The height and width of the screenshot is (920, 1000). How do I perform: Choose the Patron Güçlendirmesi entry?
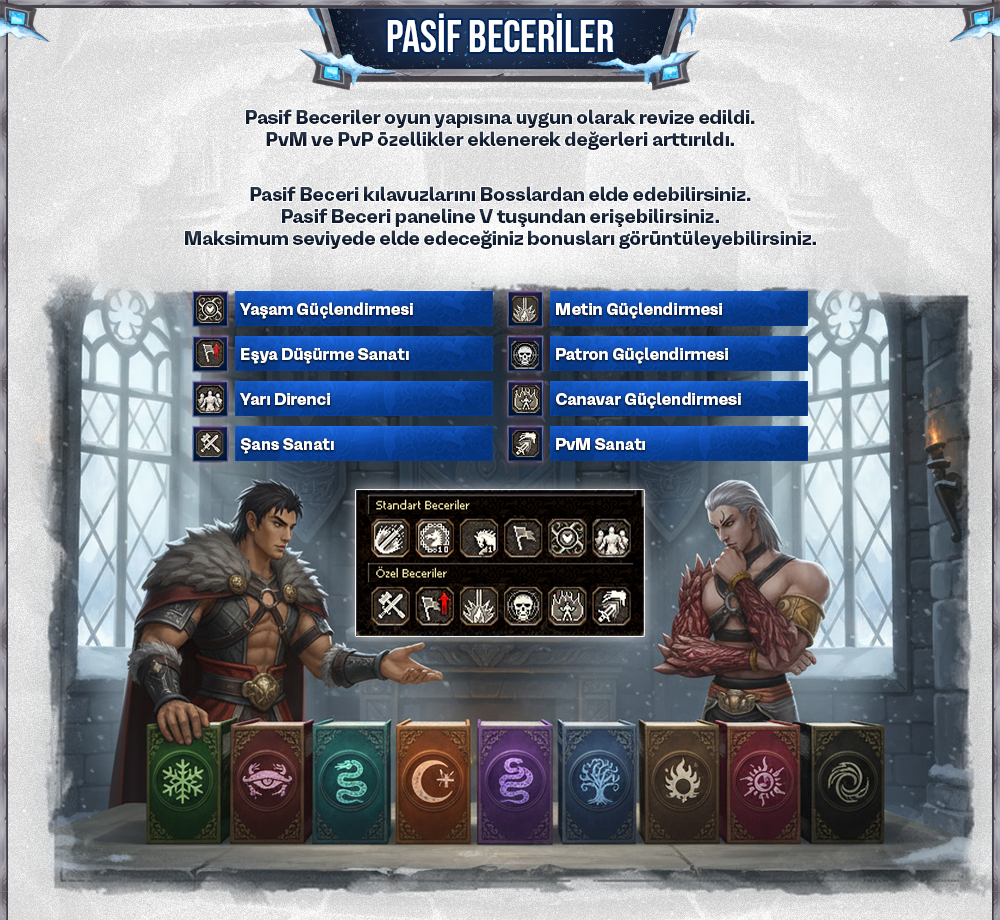(x=678, y=354)
